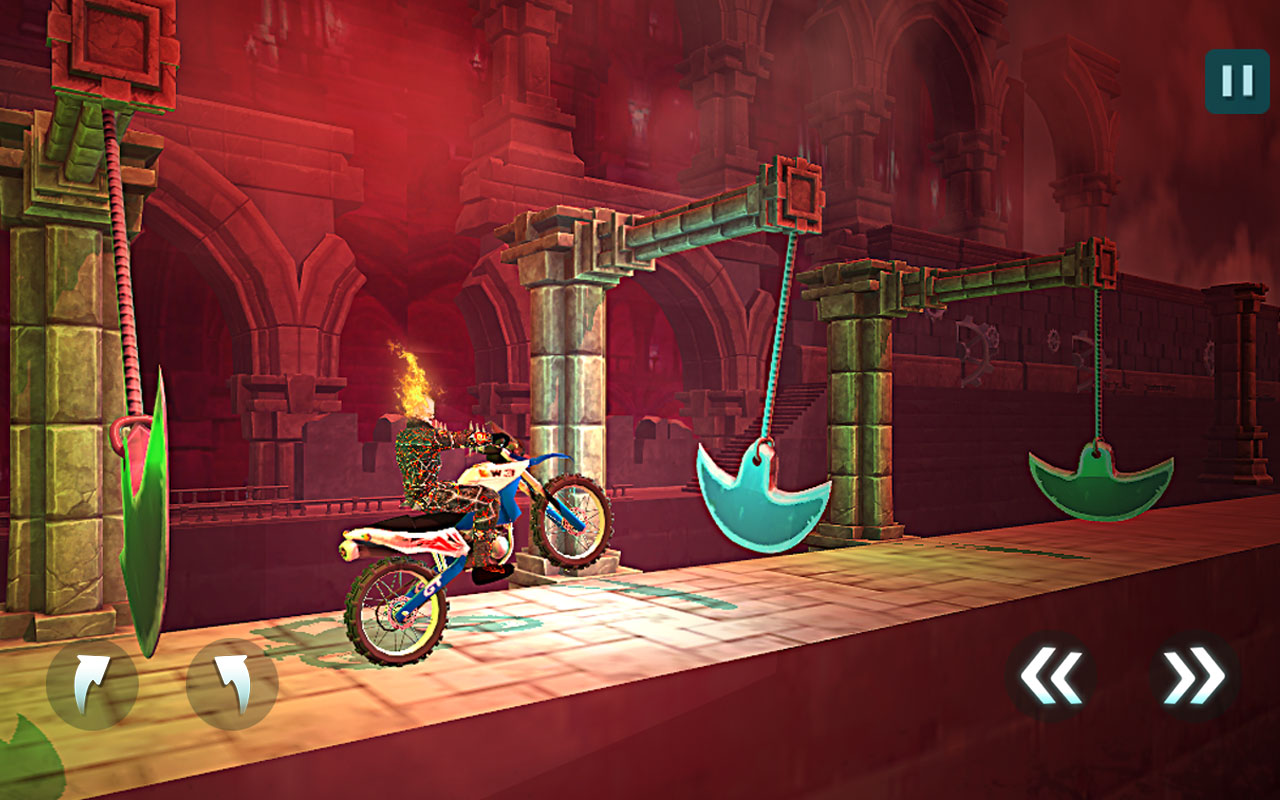
Task: Pause the game with the pause button
Action: tap(1237, 81)
